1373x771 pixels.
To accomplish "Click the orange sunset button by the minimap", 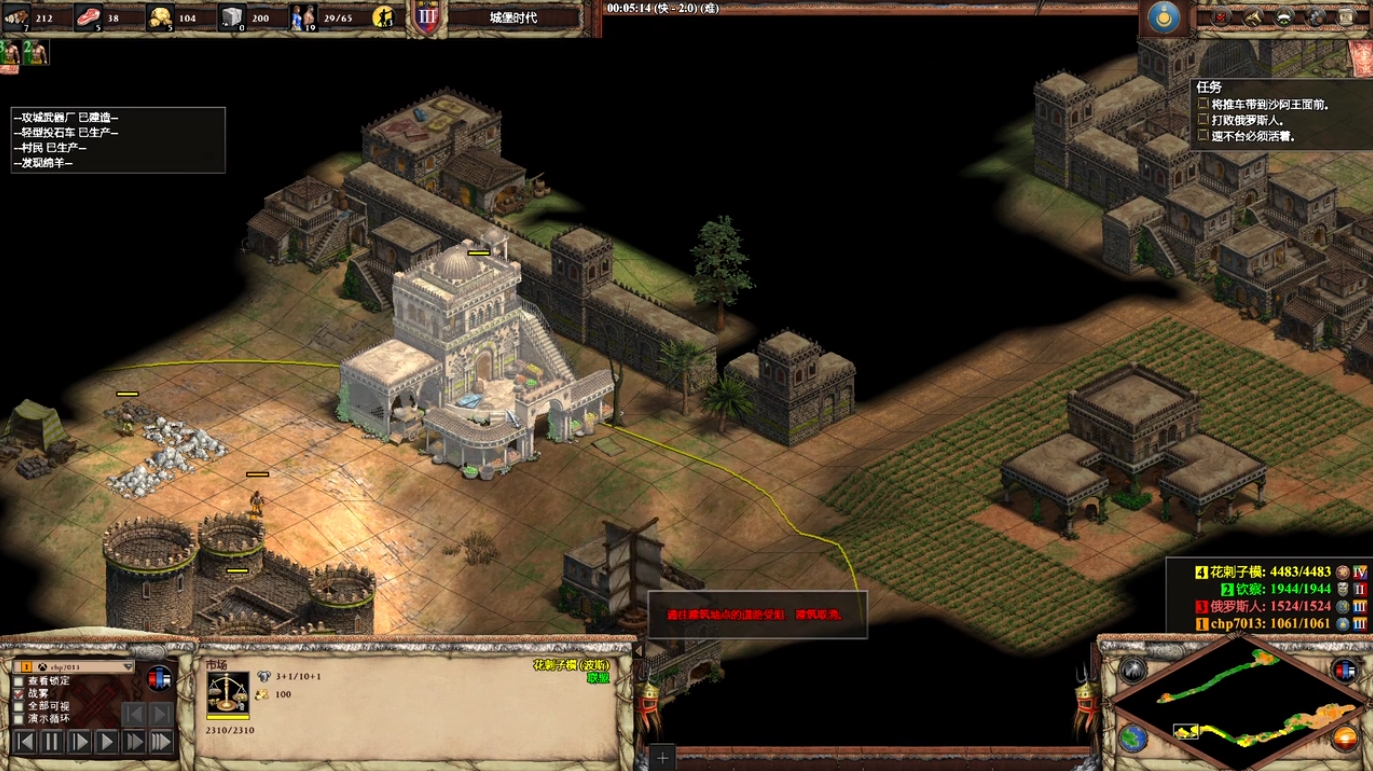I will tap(1346, 740).
